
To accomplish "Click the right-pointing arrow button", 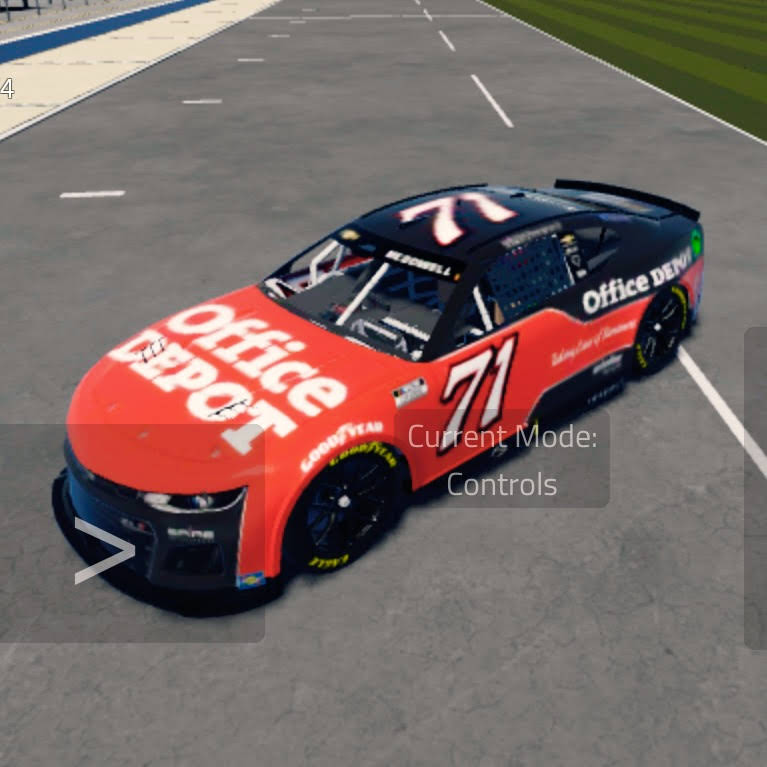I will point(104,551).
